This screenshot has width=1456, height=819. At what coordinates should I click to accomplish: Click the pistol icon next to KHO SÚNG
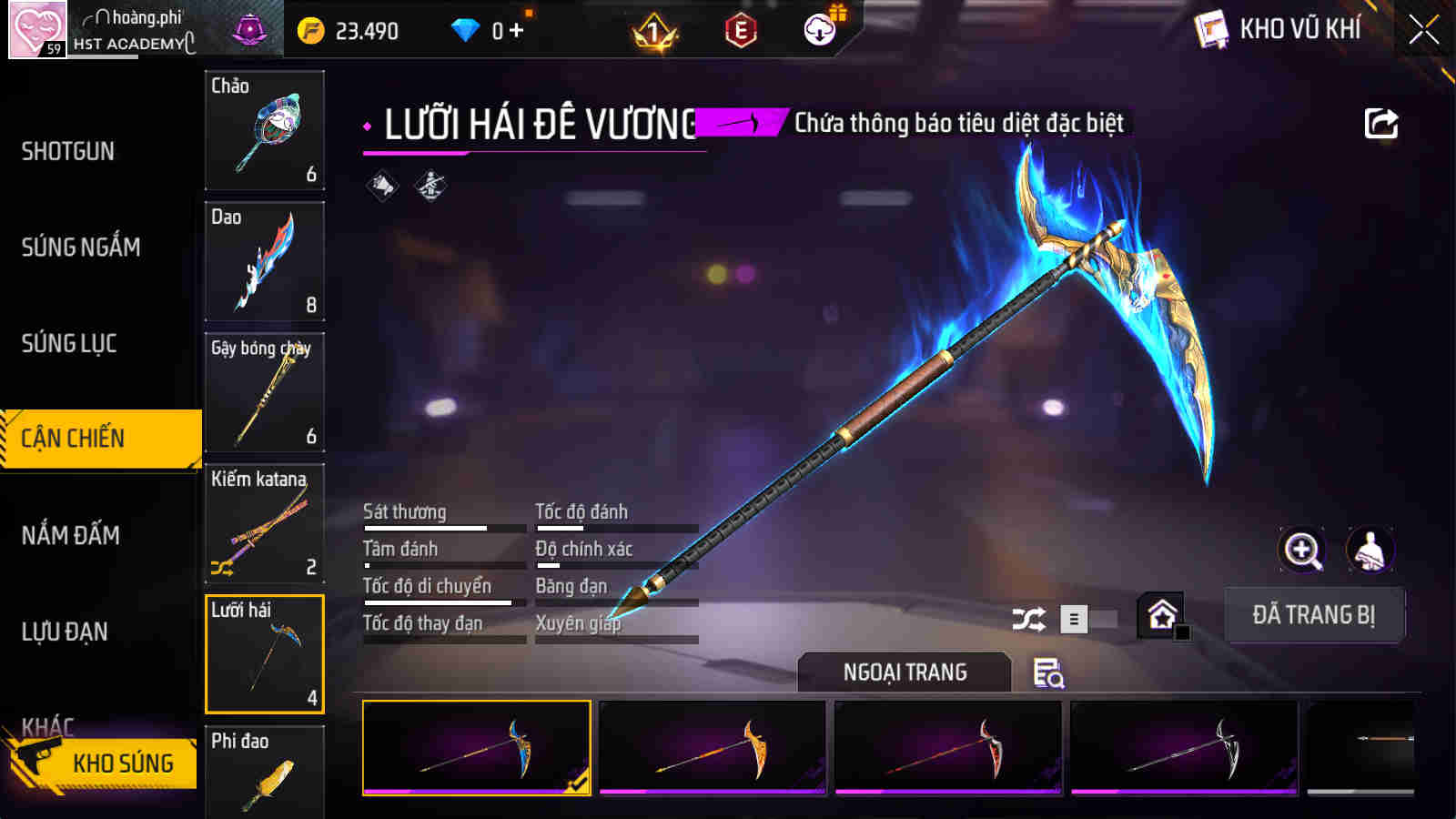37,756
